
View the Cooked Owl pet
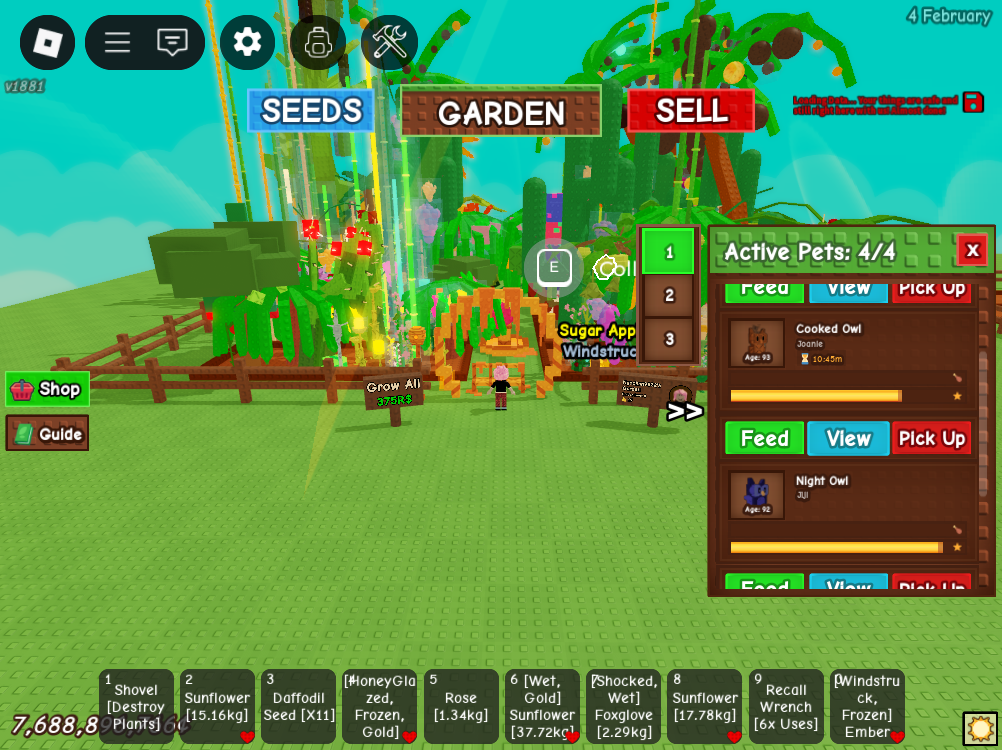(x=848, y=439)
